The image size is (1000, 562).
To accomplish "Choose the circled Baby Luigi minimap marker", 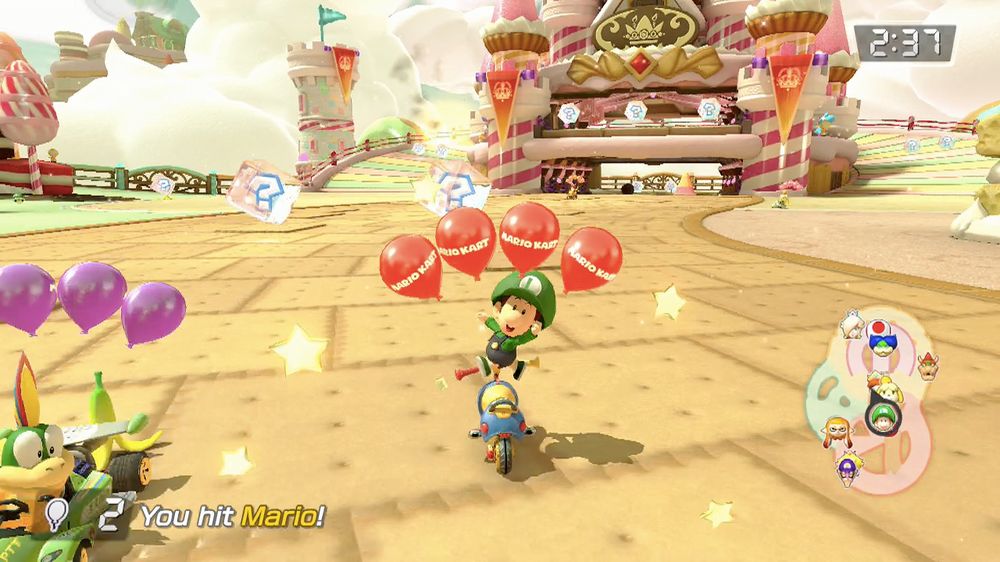I will pyautogui.click(x=880, y=416).
